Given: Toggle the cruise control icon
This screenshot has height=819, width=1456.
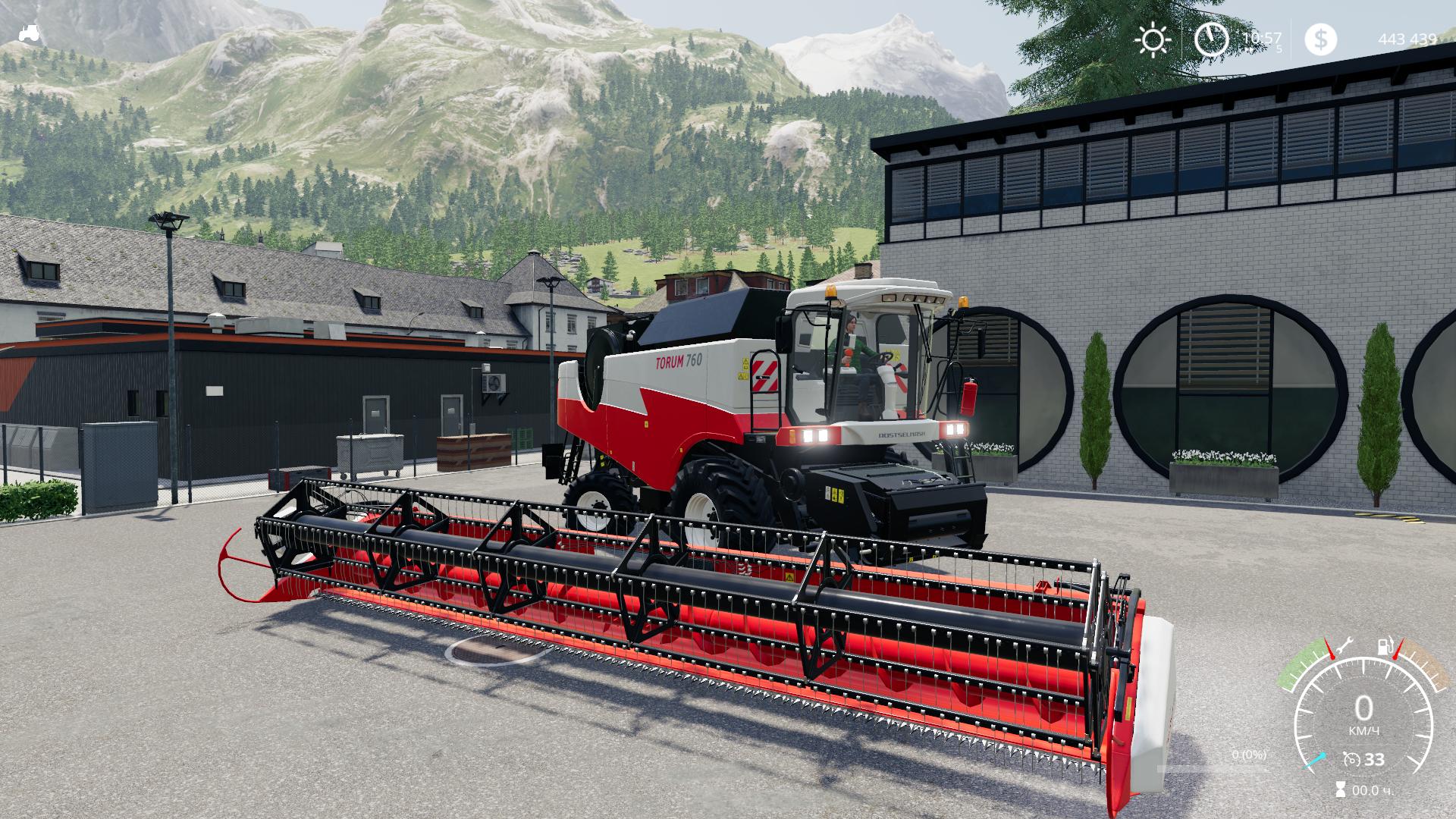Looking at the screenshot, I should click(1351, 759).
